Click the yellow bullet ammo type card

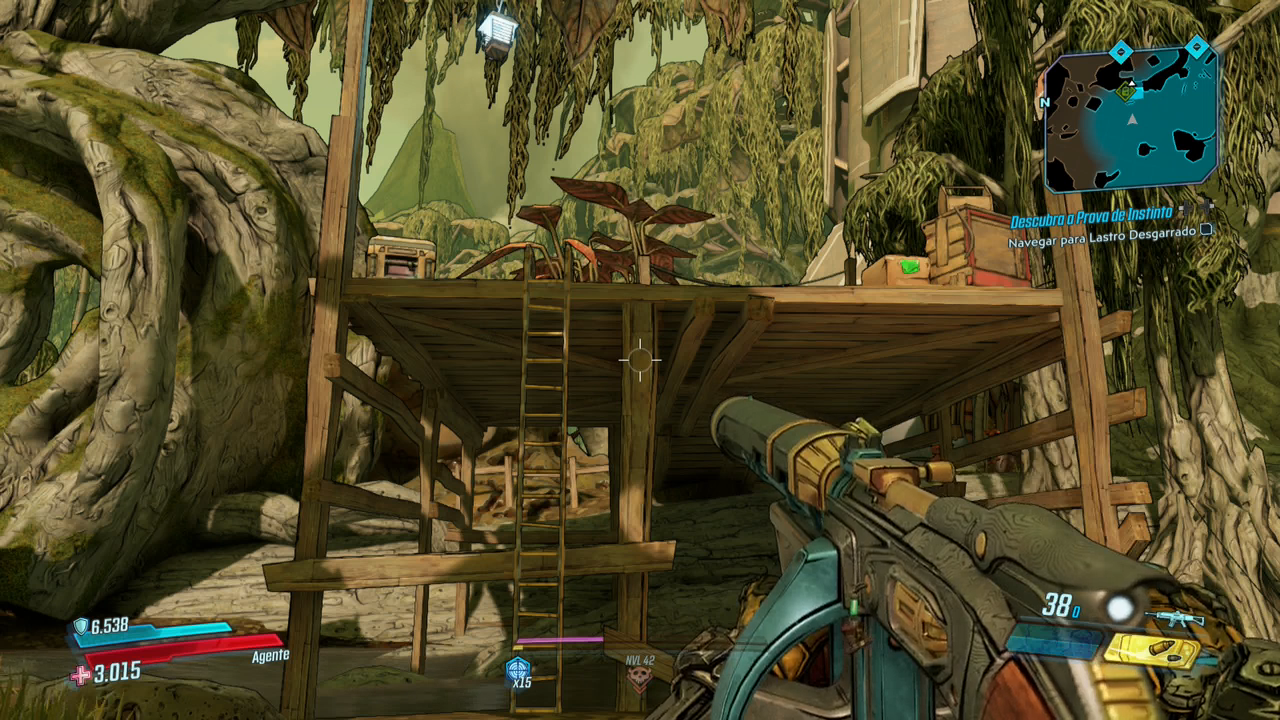coord(1152,651)
